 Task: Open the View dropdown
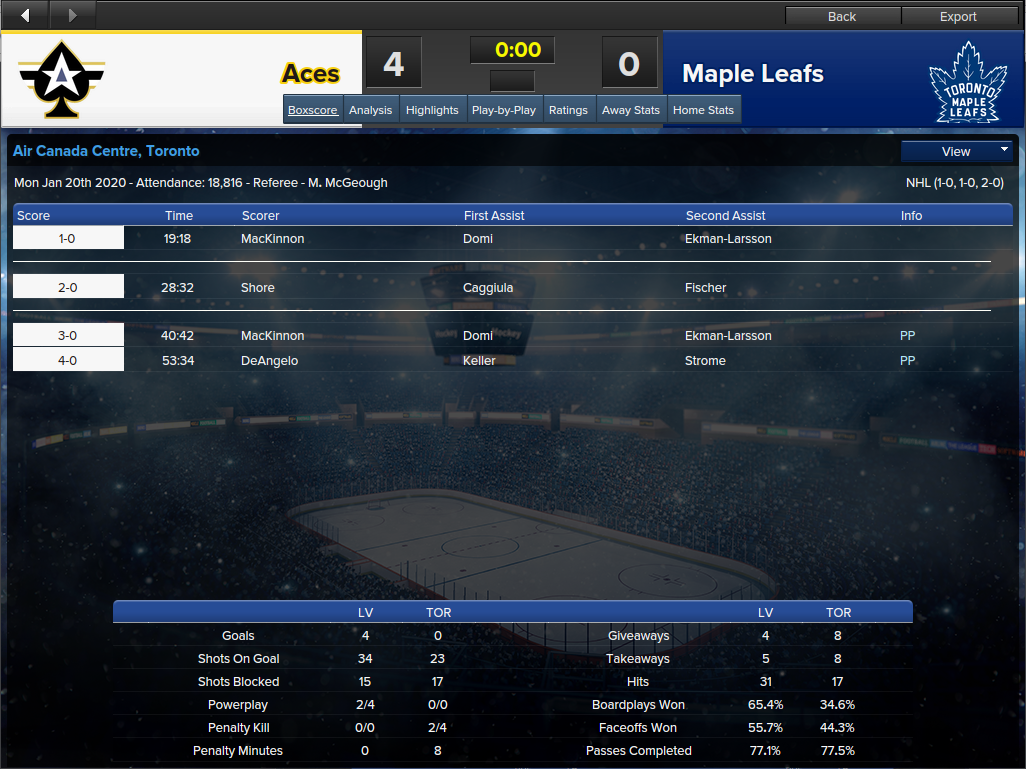pyautogui.click(x=957, y=151)
